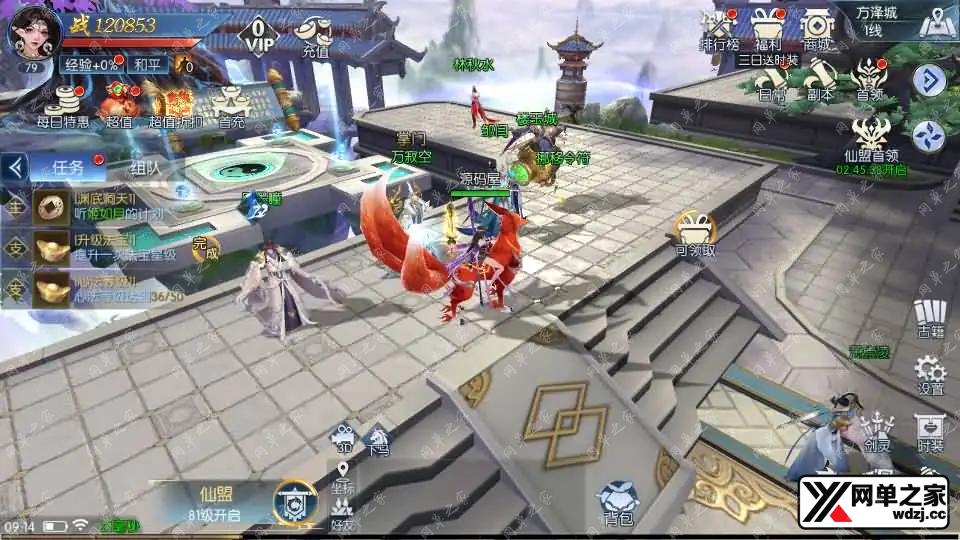Open the 首领 boss menu
The width and height of the screenshot is (960, 540).
pyautogui.click(x=868, y=80)
